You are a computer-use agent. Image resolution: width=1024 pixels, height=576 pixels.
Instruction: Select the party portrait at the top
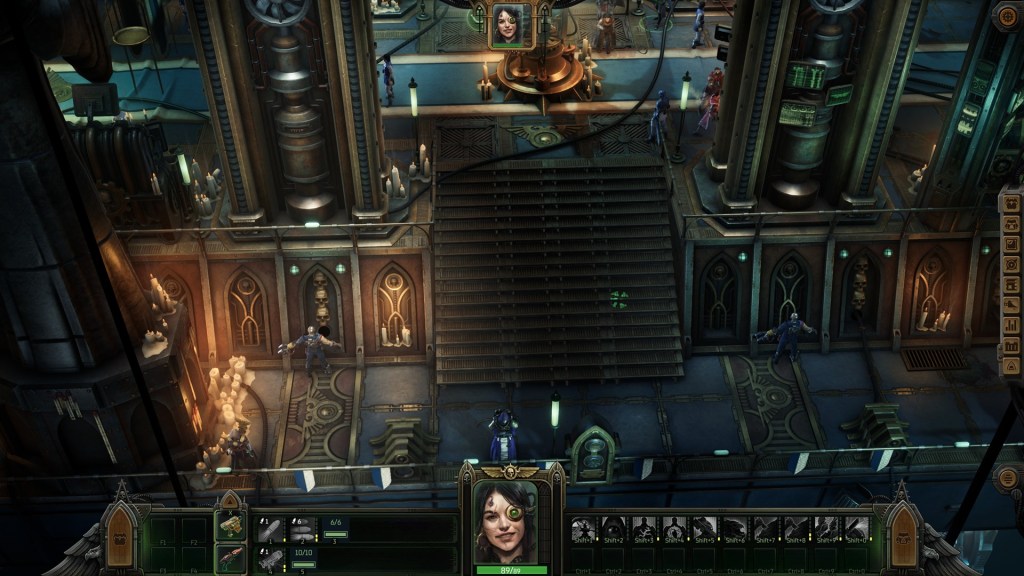pos(510,24)
